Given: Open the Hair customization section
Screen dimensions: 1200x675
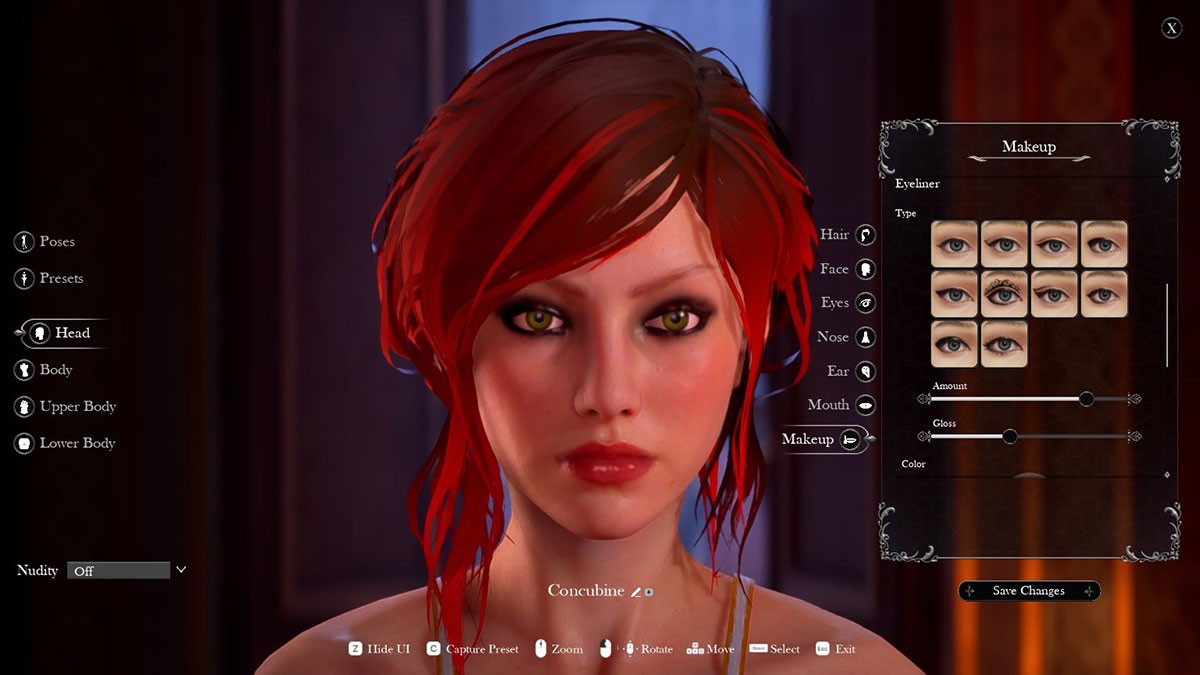Looking at the screenshot, I should coord(848,235).
